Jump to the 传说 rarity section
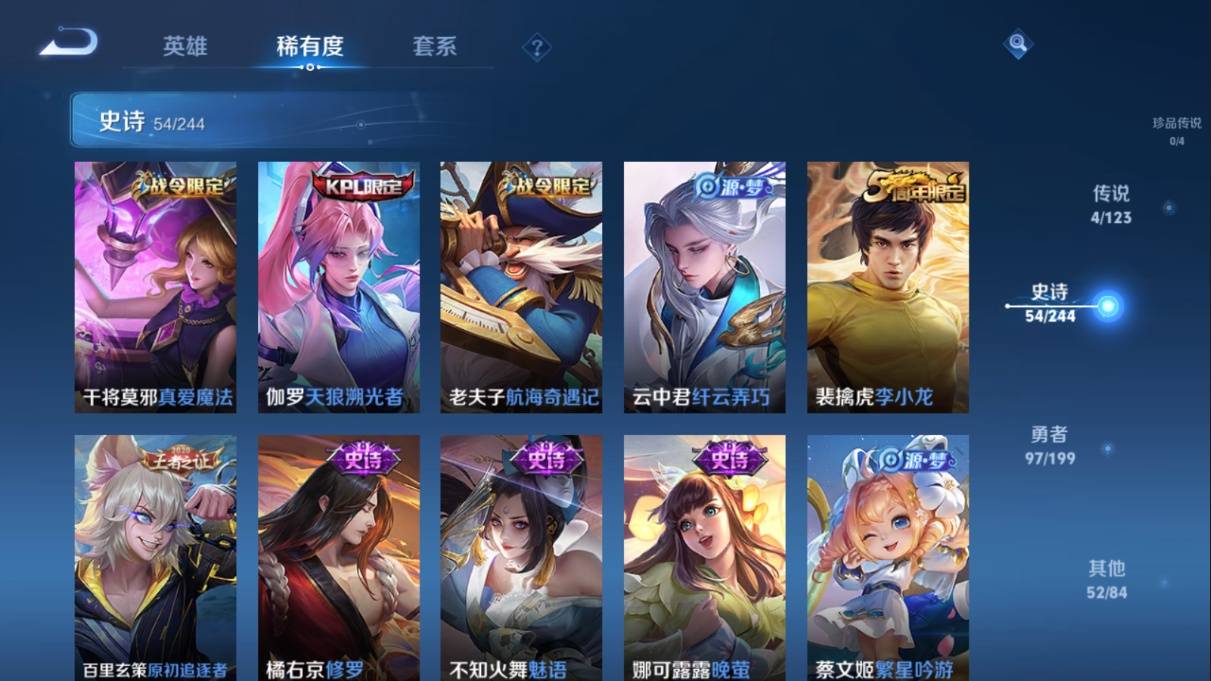This screenshot has height=681, width=1211. click(1111, 204)
